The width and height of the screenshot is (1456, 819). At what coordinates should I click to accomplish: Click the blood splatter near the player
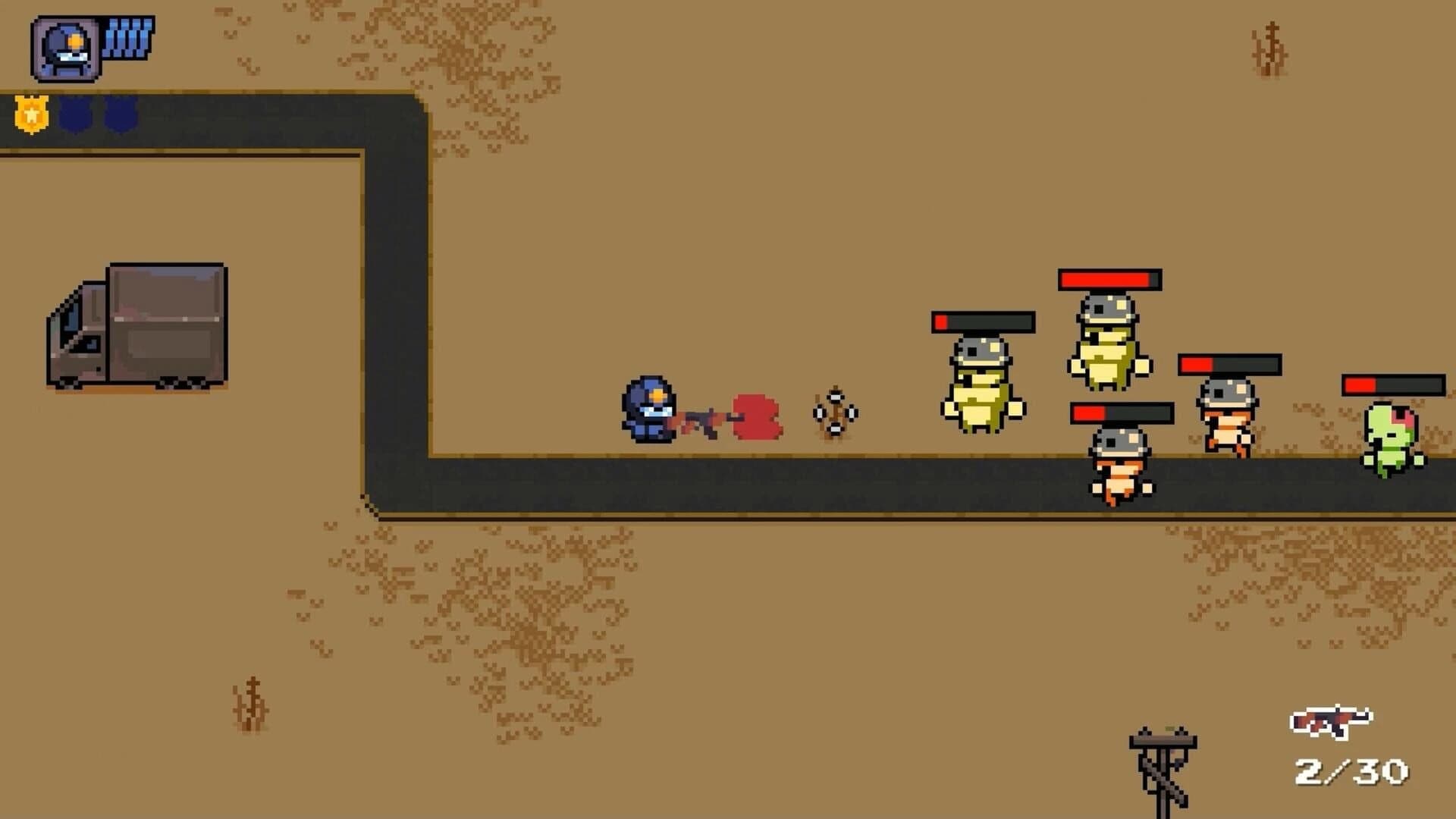[x=756, y=417]
